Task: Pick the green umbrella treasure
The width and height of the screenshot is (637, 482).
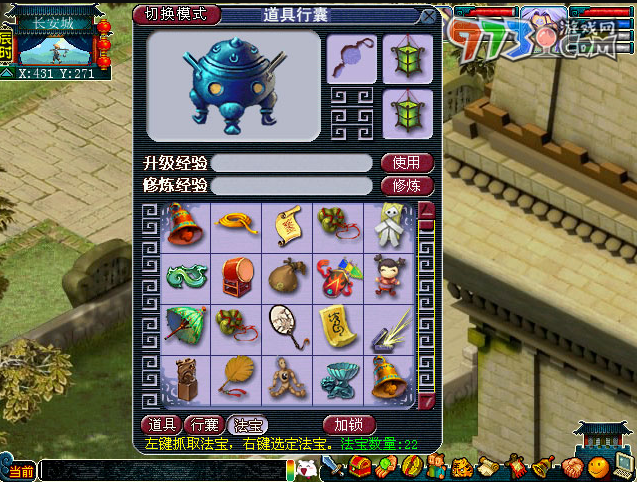Action: click(x=185, y=326)
